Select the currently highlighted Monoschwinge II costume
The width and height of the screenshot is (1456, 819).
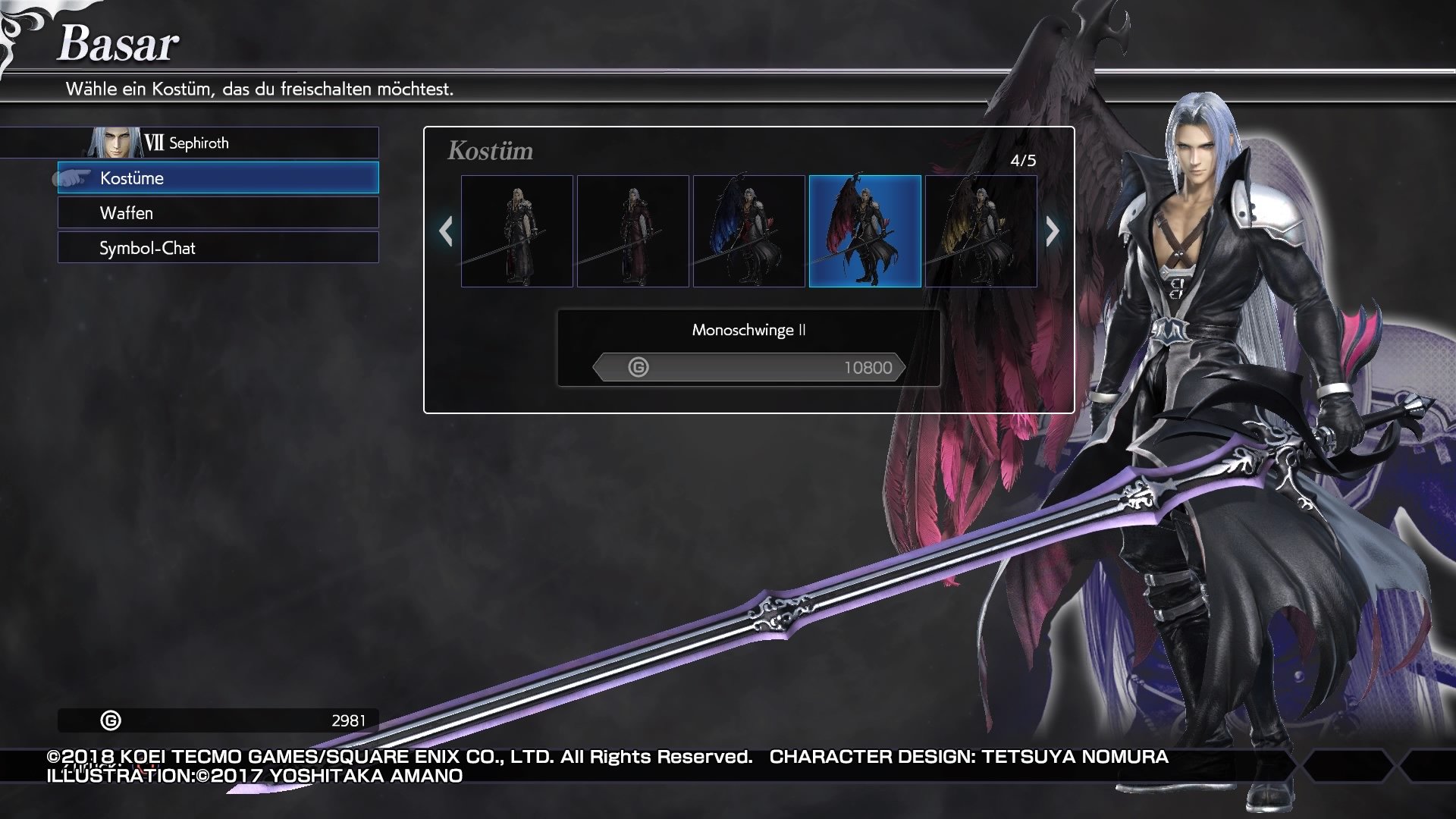867,229
